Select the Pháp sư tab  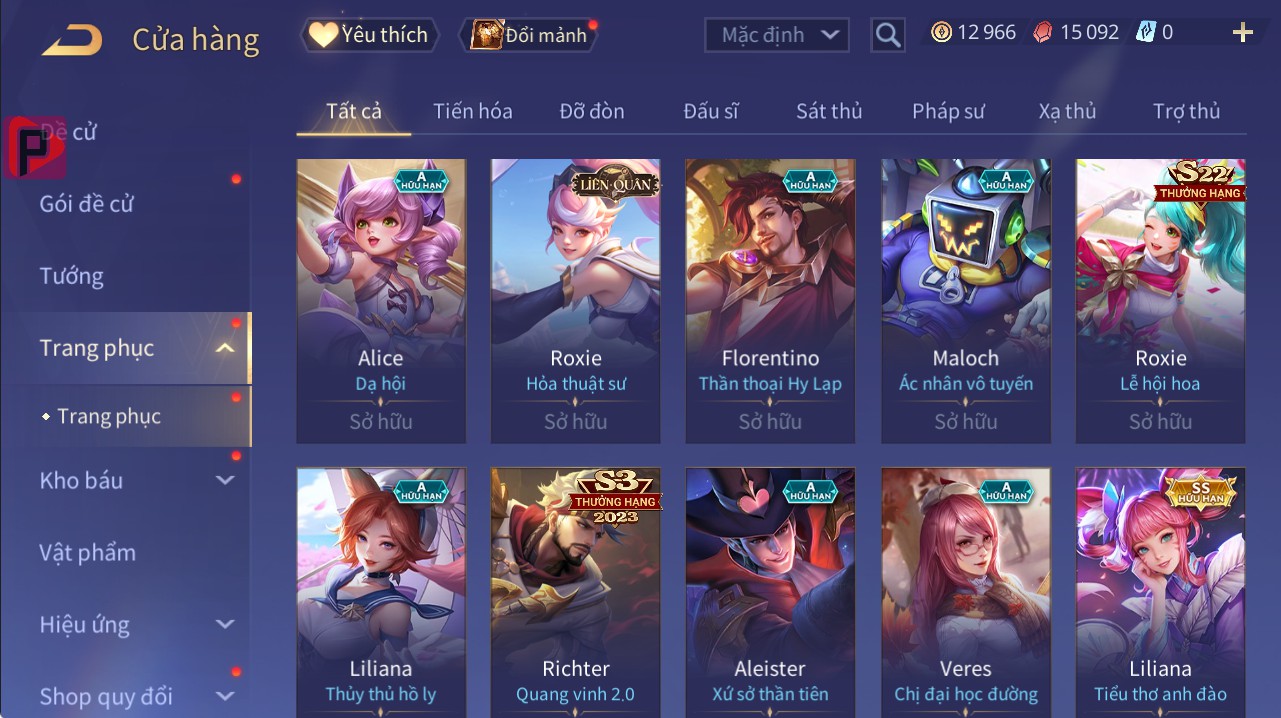click(948, 111)
